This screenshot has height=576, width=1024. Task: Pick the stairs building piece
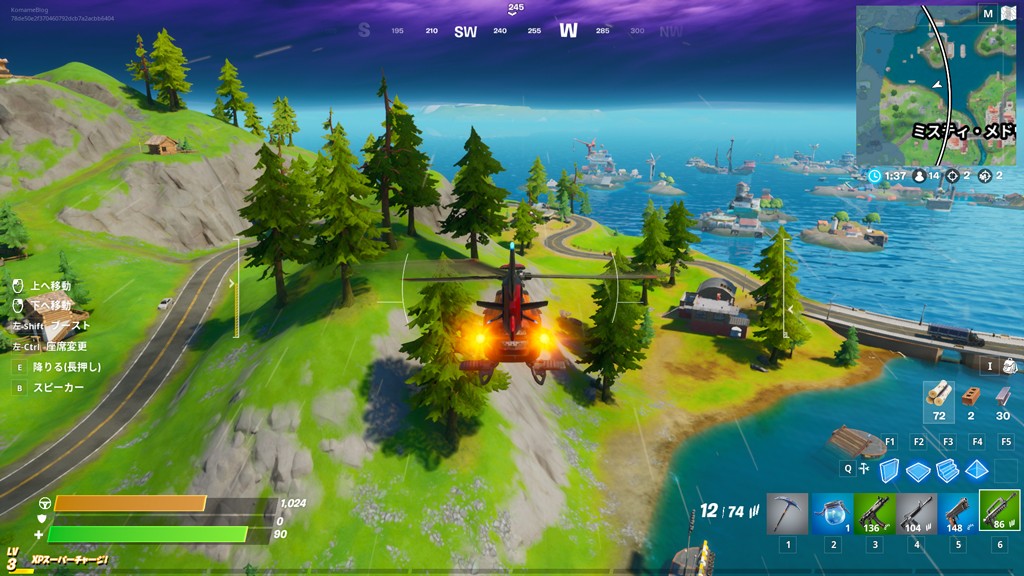tap(947, 470)
